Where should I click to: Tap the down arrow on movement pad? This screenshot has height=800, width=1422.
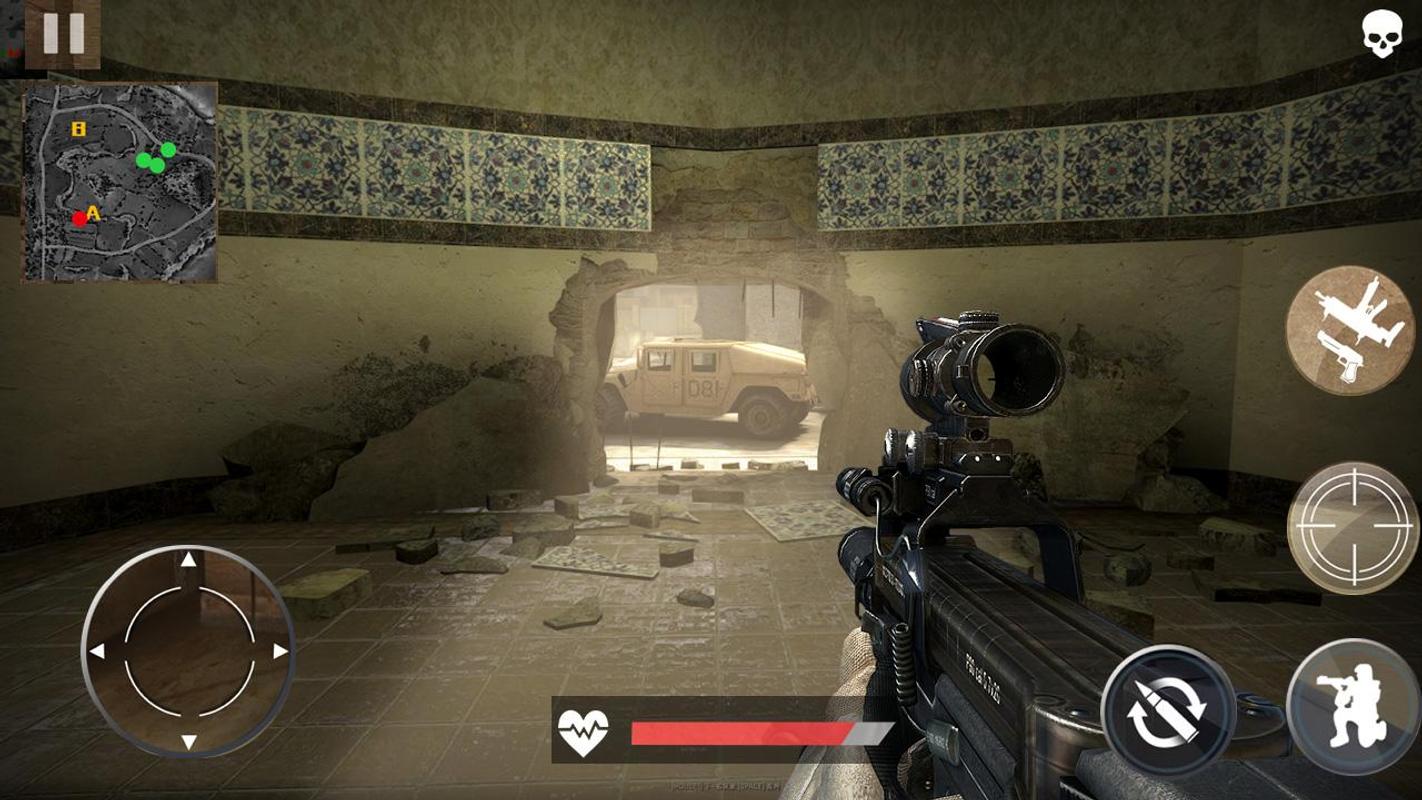tap(188, 742)
